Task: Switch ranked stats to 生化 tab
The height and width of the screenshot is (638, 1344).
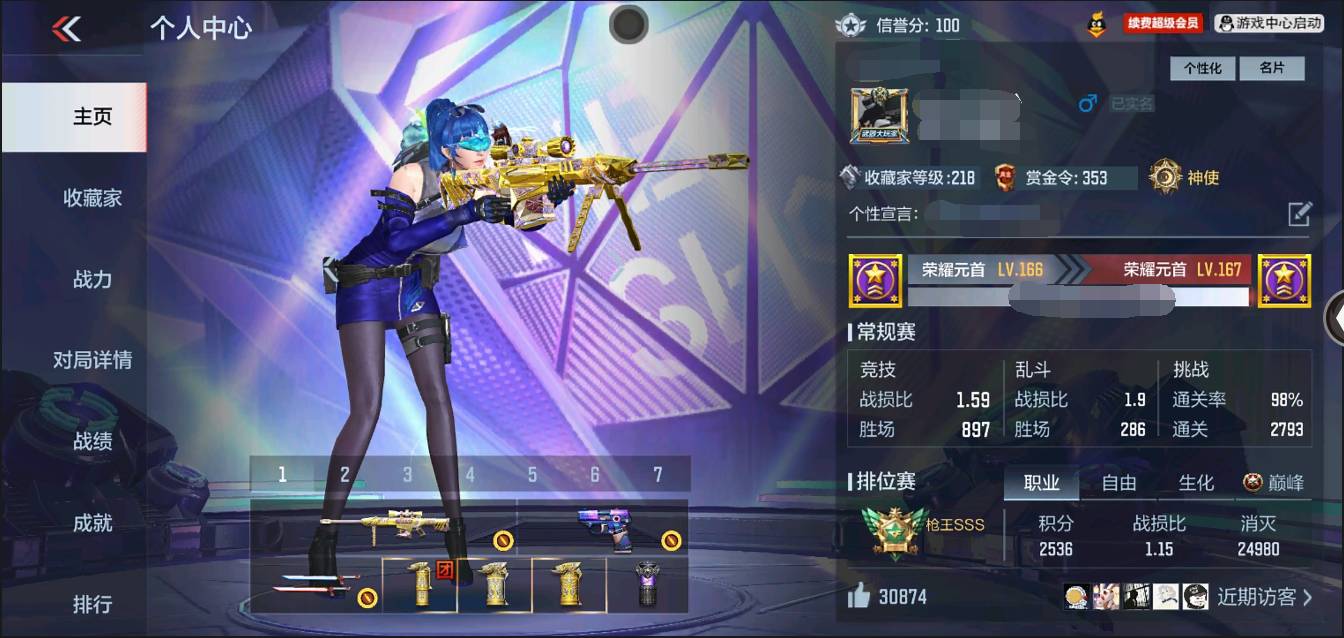Action: (1196, 483)
